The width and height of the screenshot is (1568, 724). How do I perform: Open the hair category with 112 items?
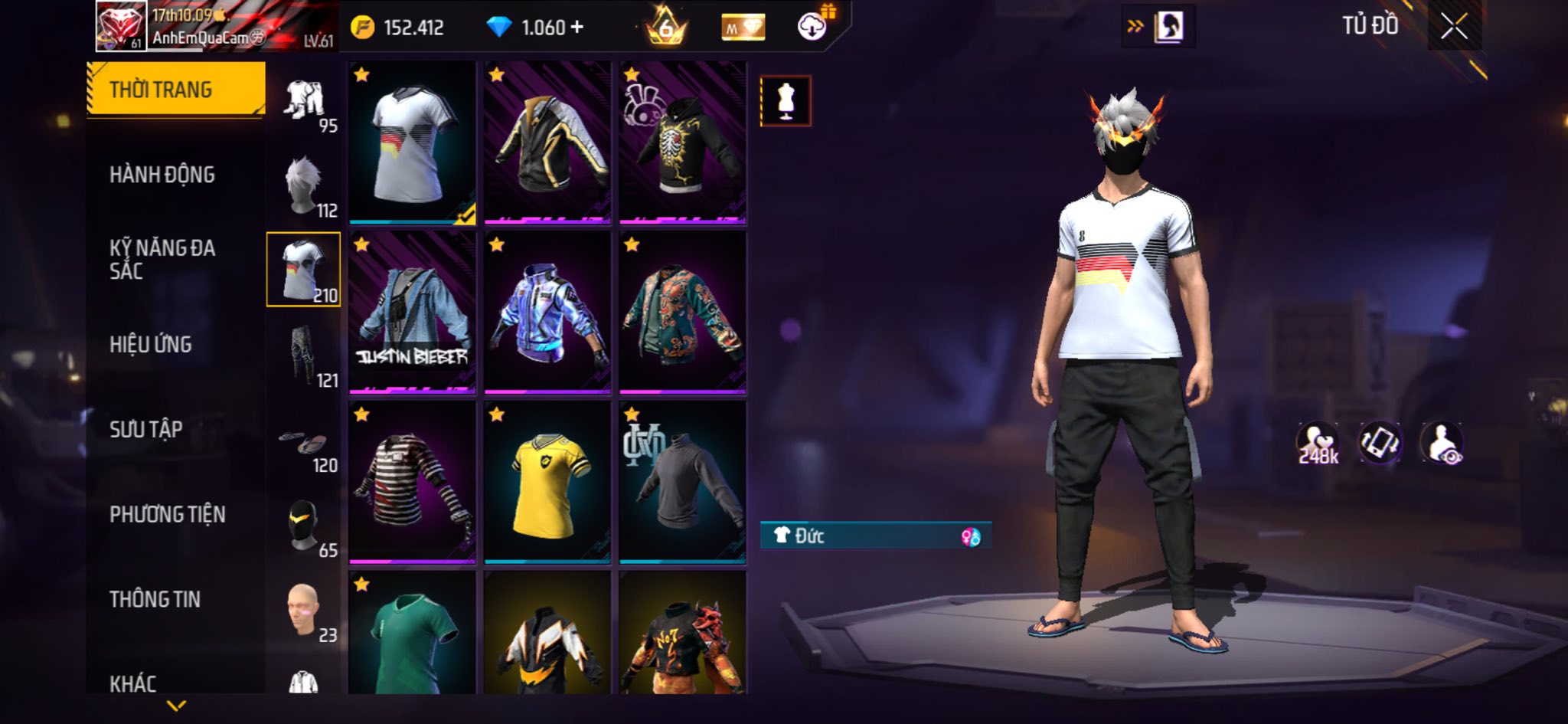pos(304,185)
